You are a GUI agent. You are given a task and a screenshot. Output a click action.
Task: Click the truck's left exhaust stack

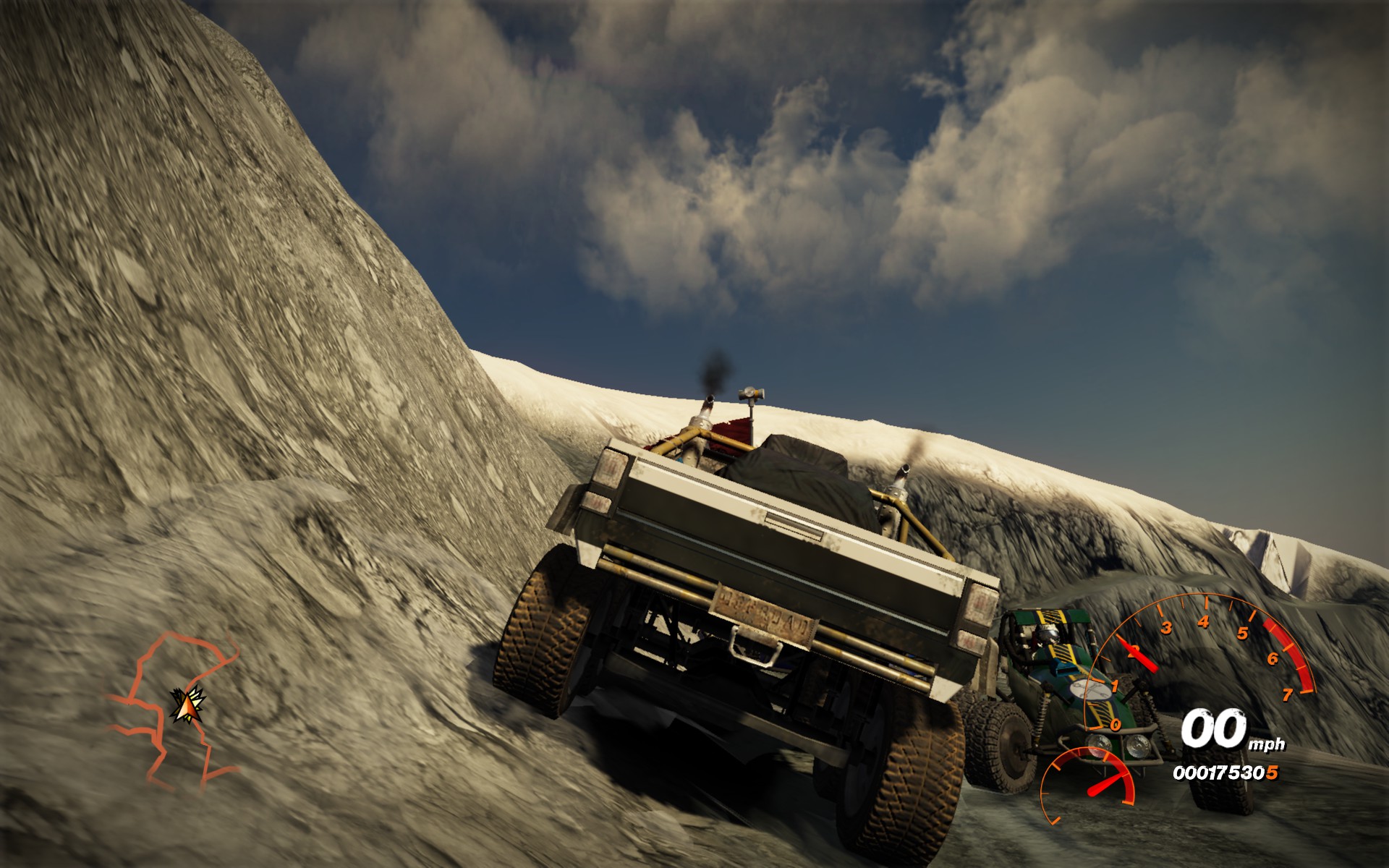pyautogui.click(x=708, y=403)
